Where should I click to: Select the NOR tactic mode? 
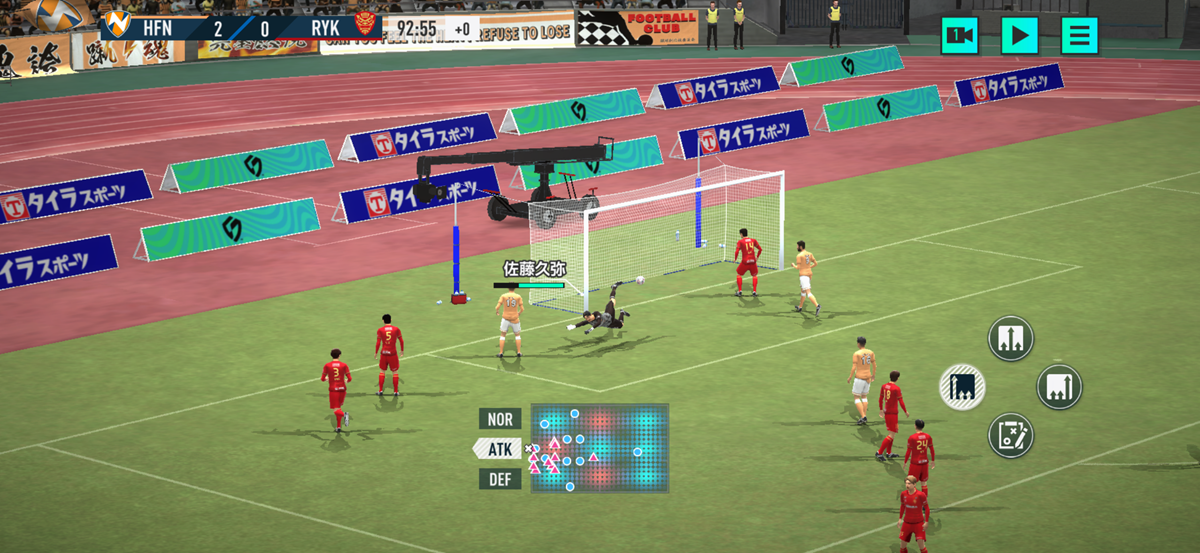499,419
